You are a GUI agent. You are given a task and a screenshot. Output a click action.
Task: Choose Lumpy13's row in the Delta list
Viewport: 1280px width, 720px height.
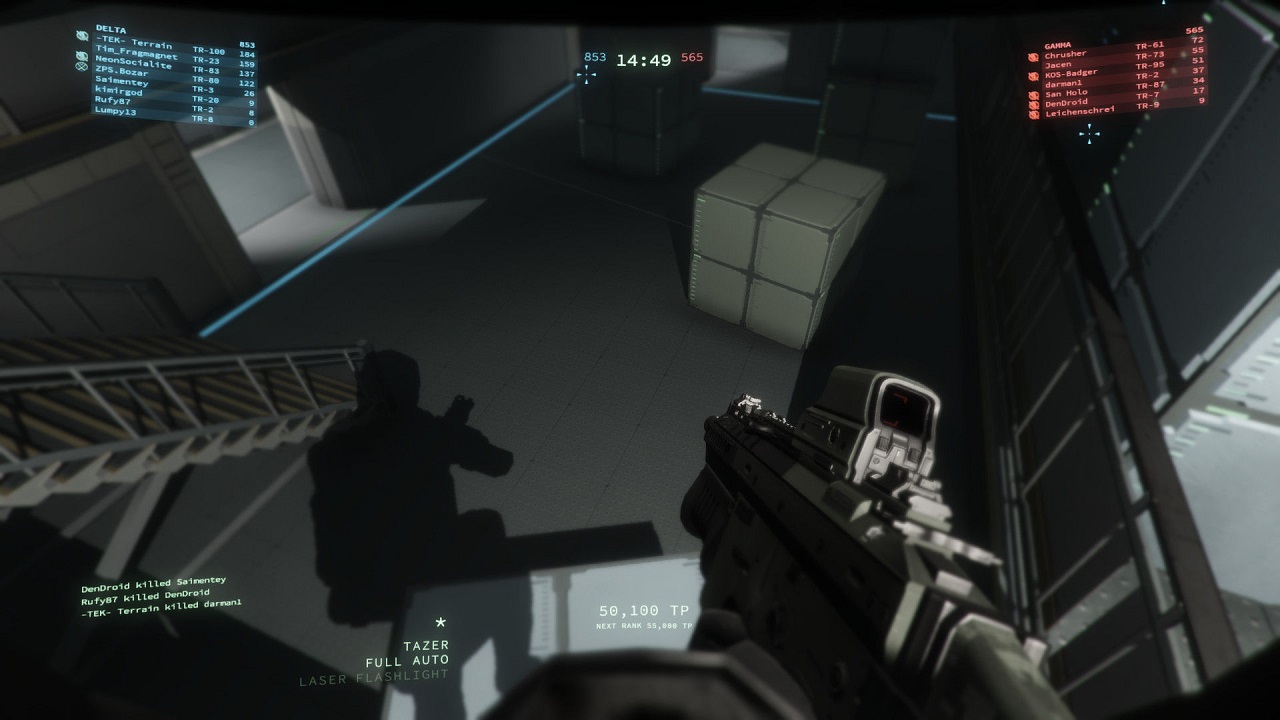pyautogui.click(x=115, y=111)
